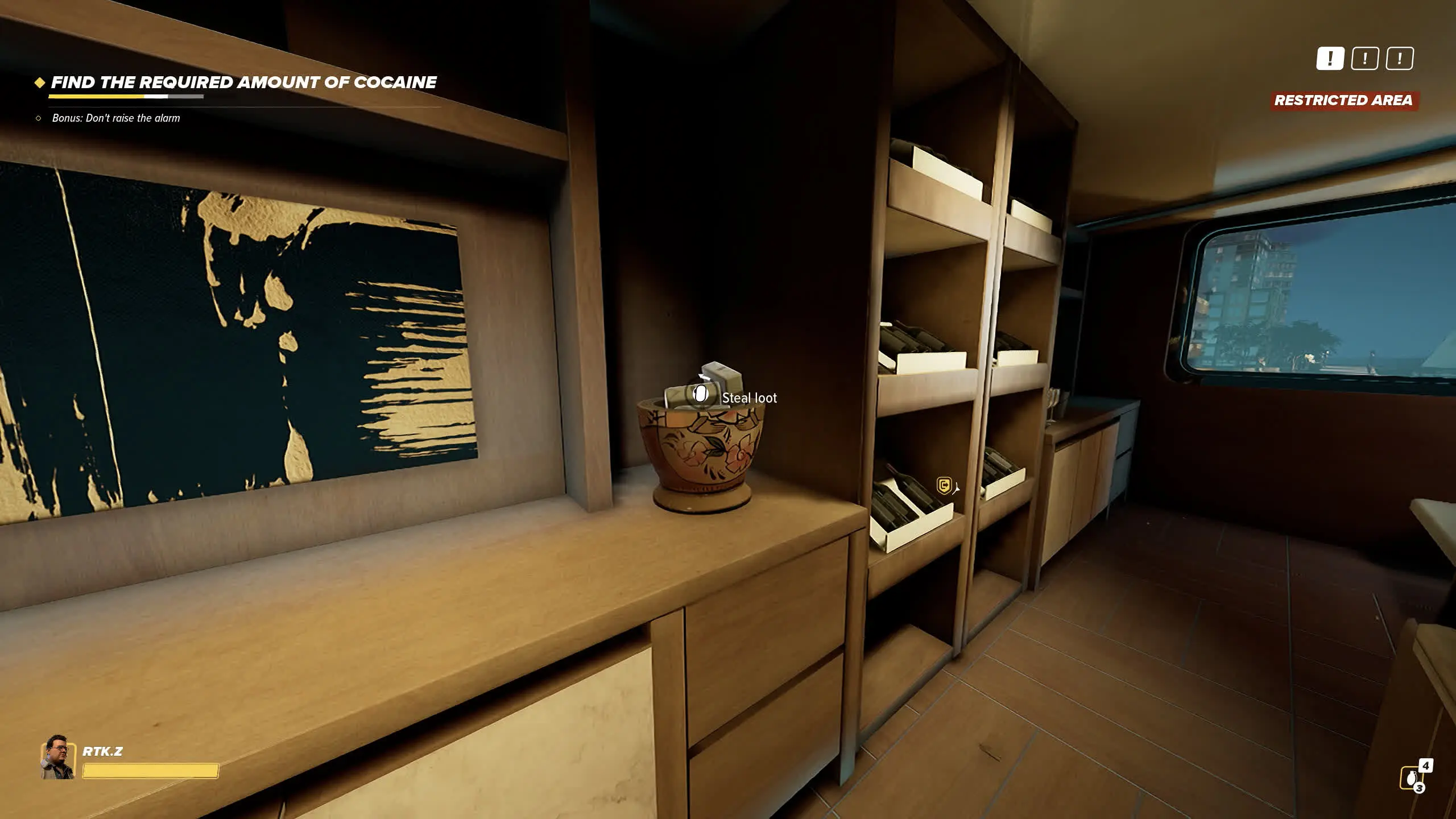Image resolution: width=1456 pixels, height=819 pixels.
Task: Select the Restricted Area warning label
Action: pos(1343,101)
